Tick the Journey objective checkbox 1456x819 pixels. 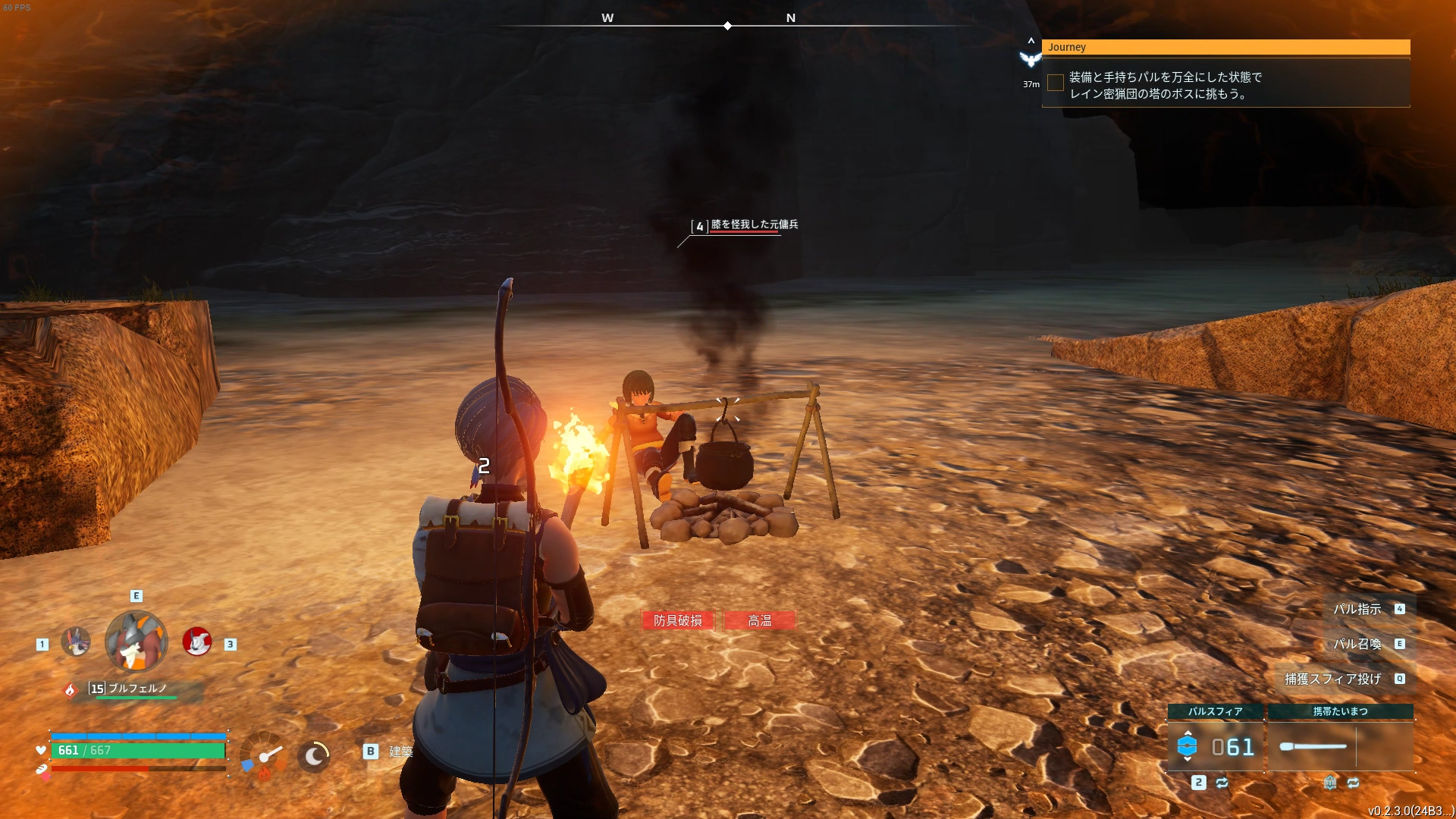tap(1055, 83)
